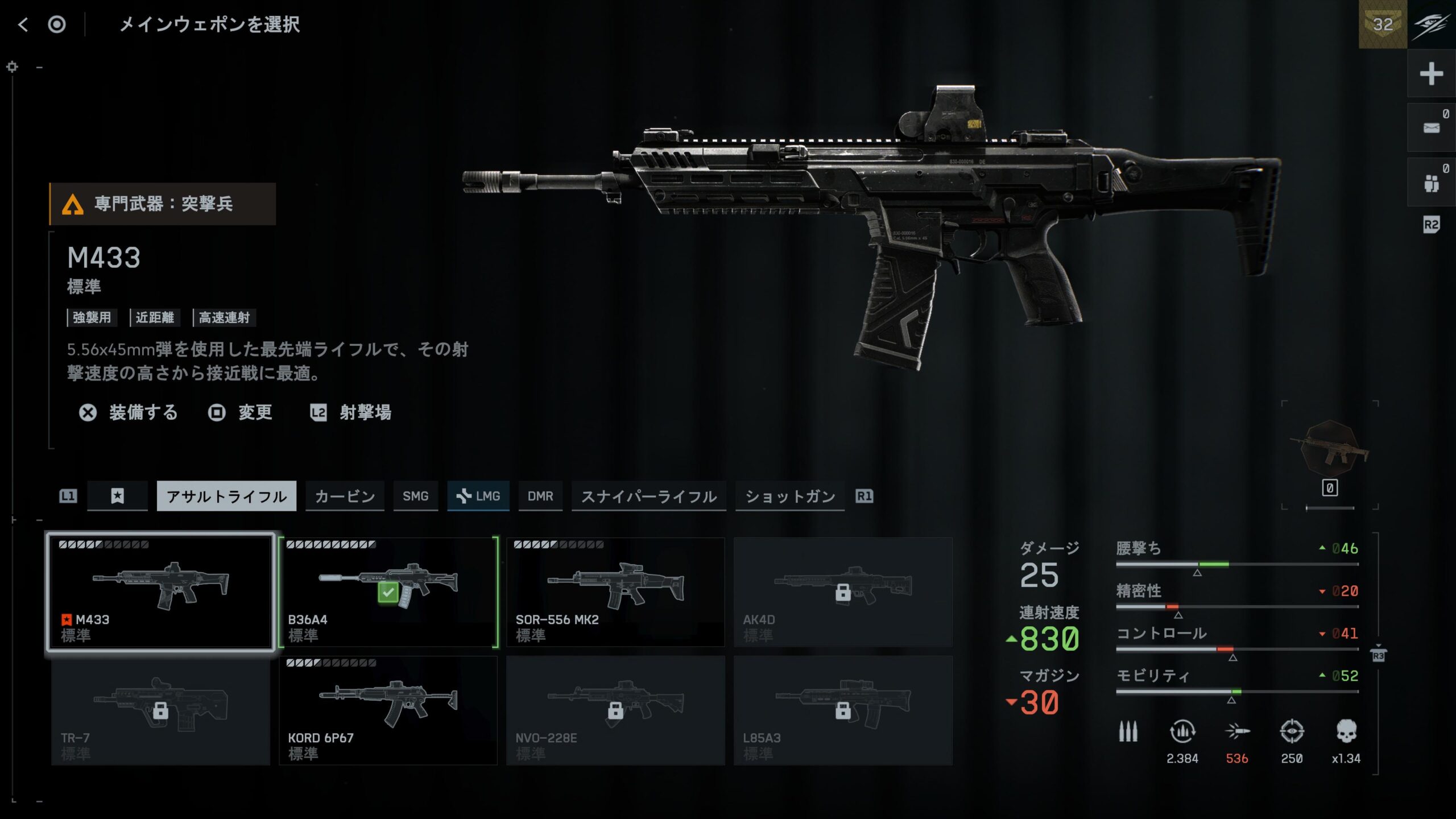Click the locked AK4D tile
This screenshot has height=819, width=1456.
[843, 591]
